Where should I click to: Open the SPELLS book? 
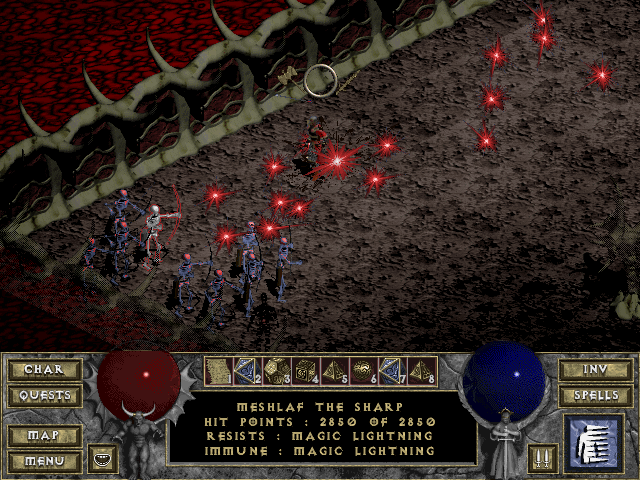pyautogui.click(x=594, y=396)
